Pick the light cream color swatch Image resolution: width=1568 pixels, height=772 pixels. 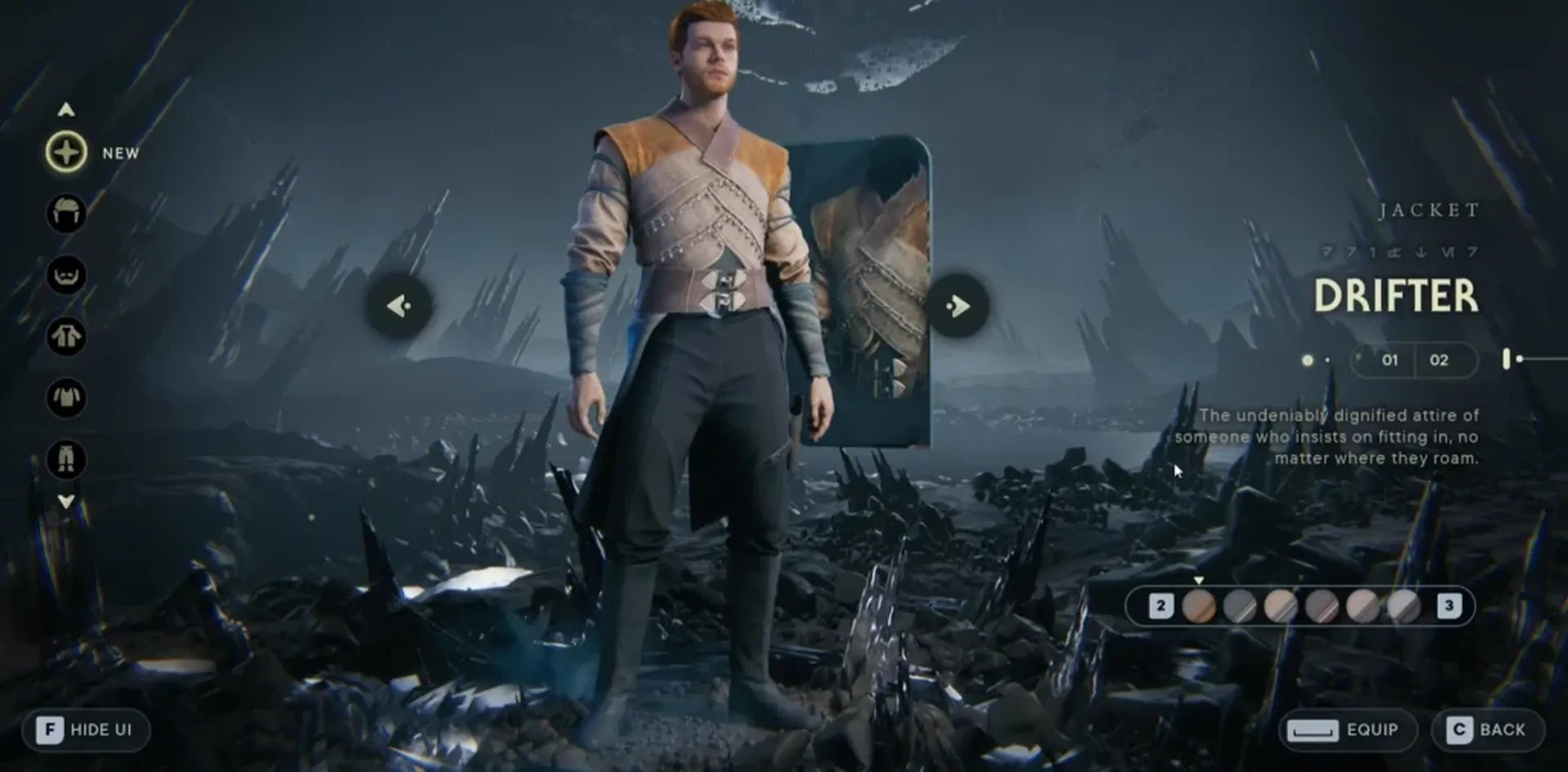(x=1279, y=606)
